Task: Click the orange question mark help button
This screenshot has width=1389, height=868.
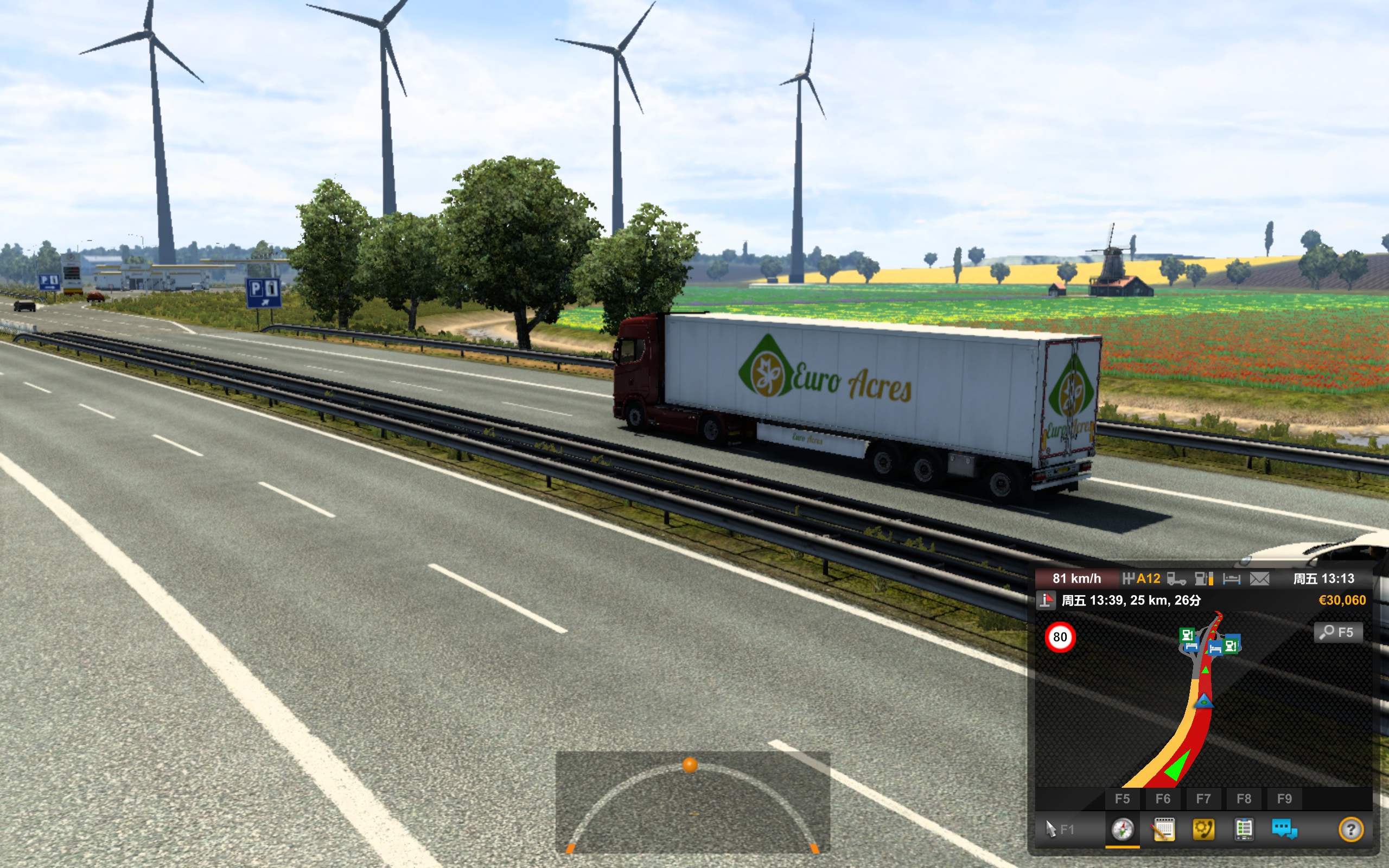Action: tap(1350, 829)
